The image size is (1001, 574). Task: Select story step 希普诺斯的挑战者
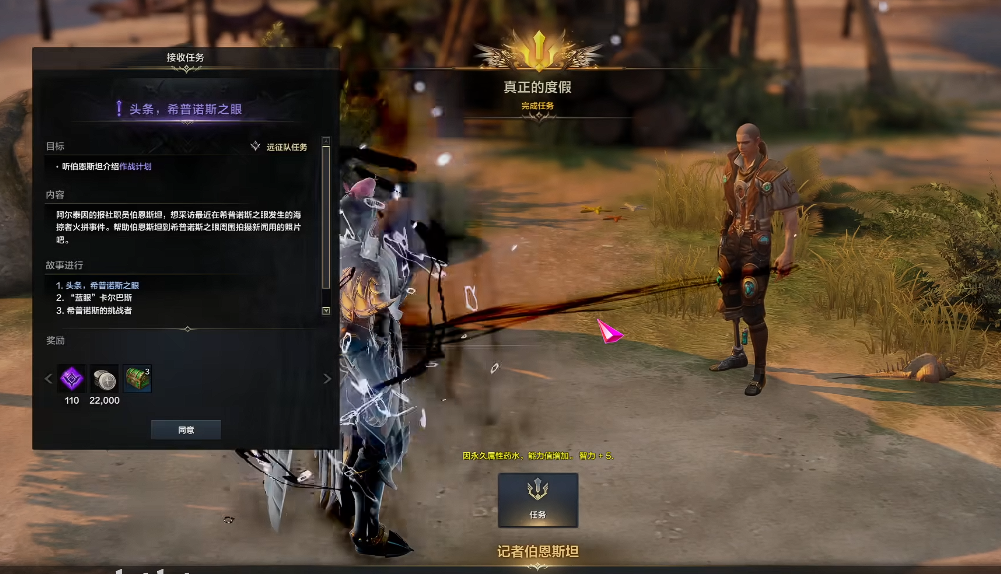(x=98, y=310)
